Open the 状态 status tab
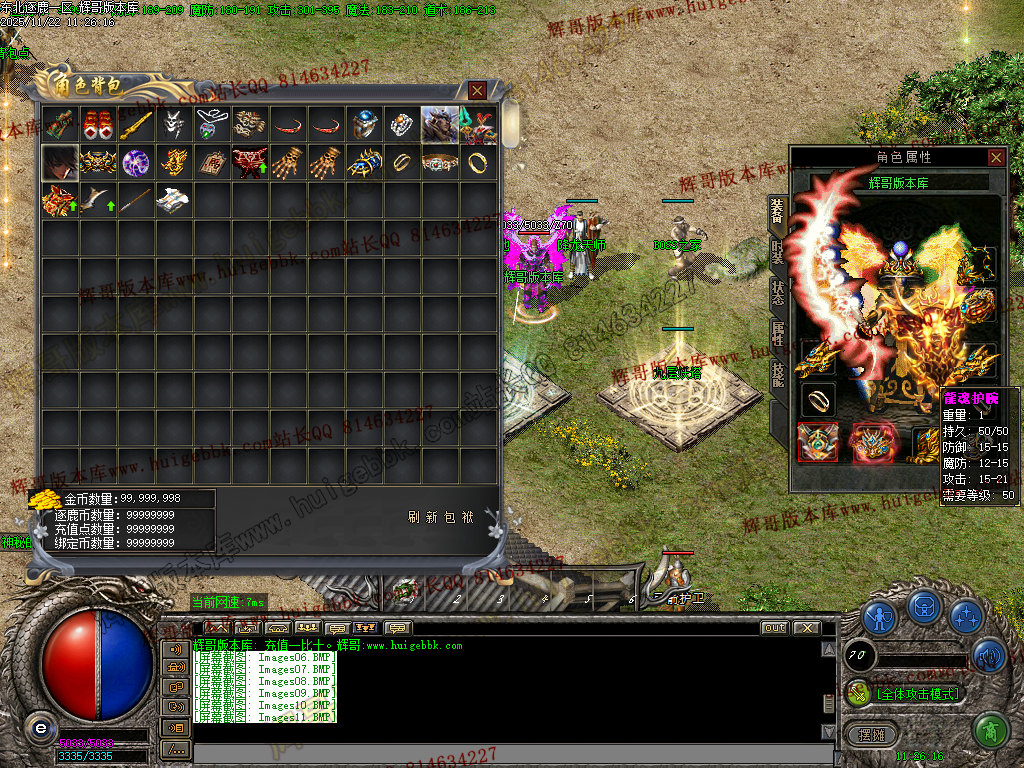 point(777,292)
